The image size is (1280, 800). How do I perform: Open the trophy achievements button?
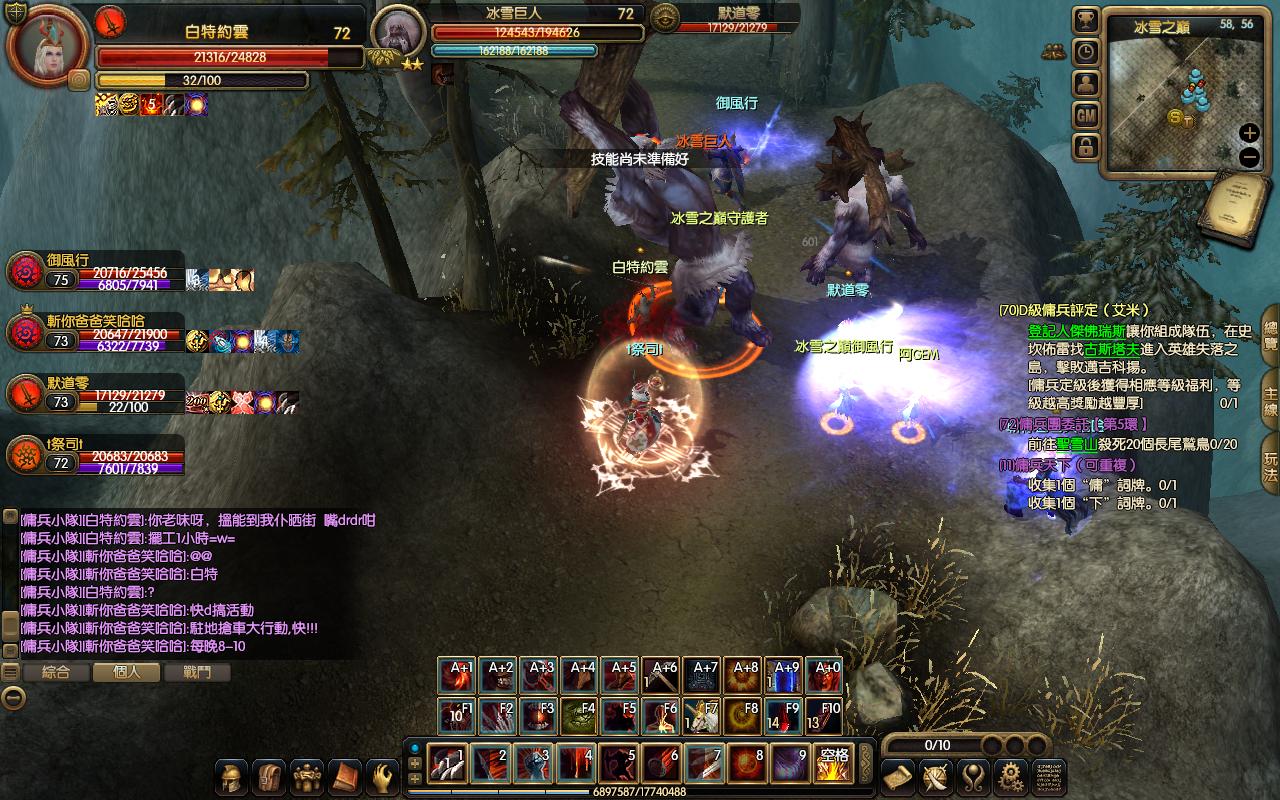(x=1086, y=21)
